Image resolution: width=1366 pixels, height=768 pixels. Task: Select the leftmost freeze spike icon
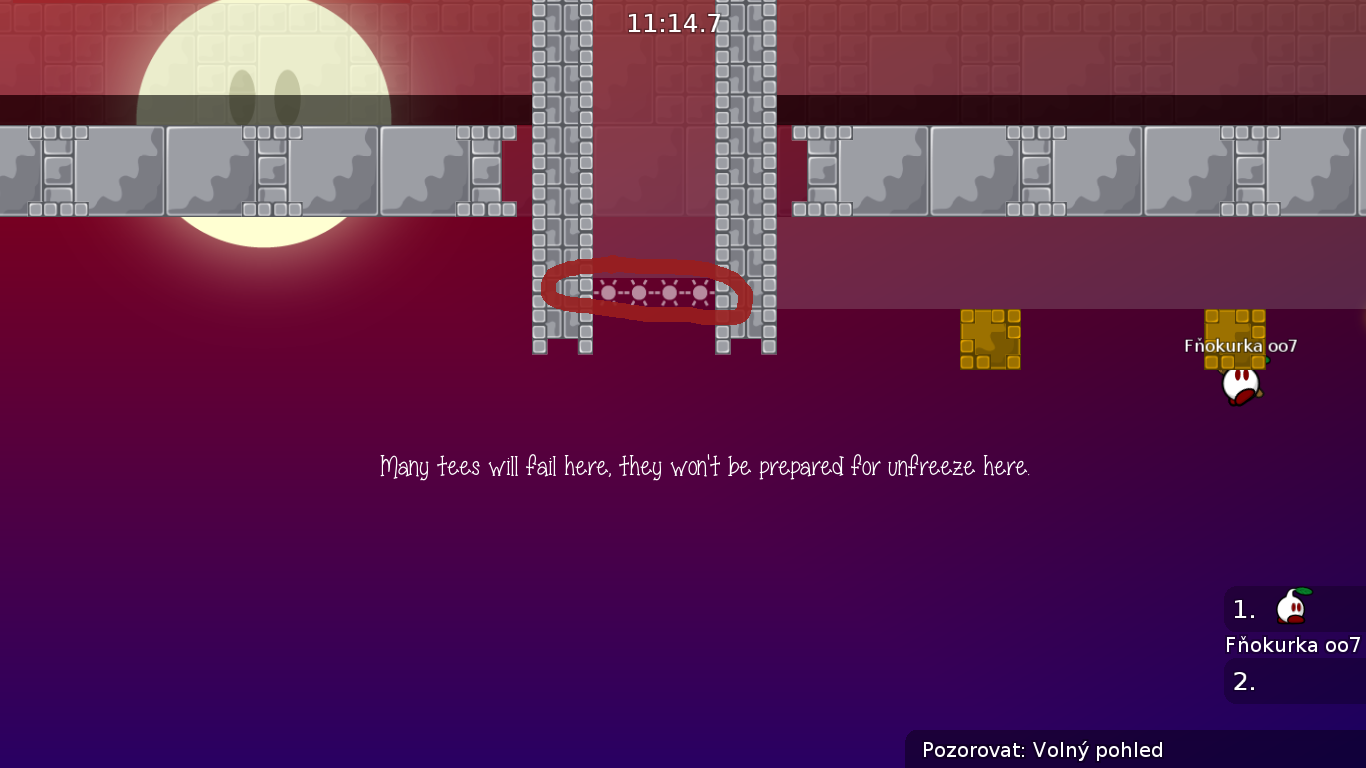(606, 292)
